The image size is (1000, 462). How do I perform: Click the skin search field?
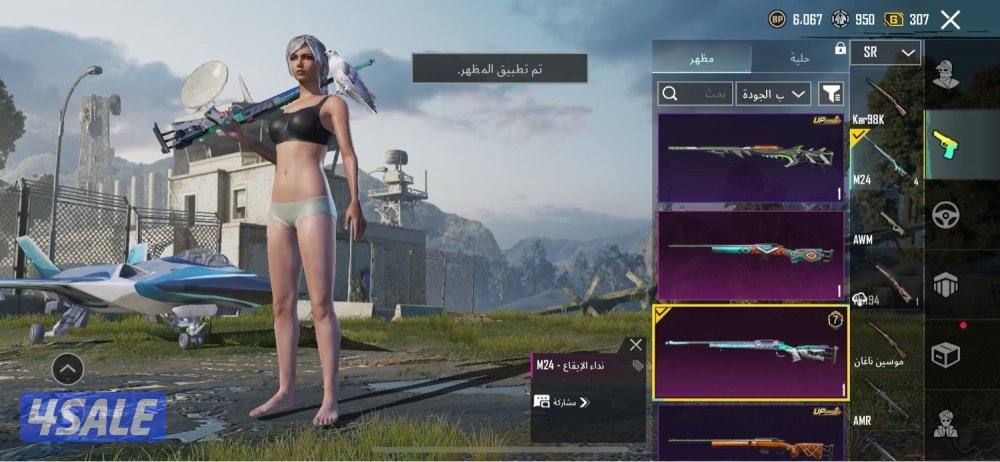pyautogui.click(x=694, y=94)
